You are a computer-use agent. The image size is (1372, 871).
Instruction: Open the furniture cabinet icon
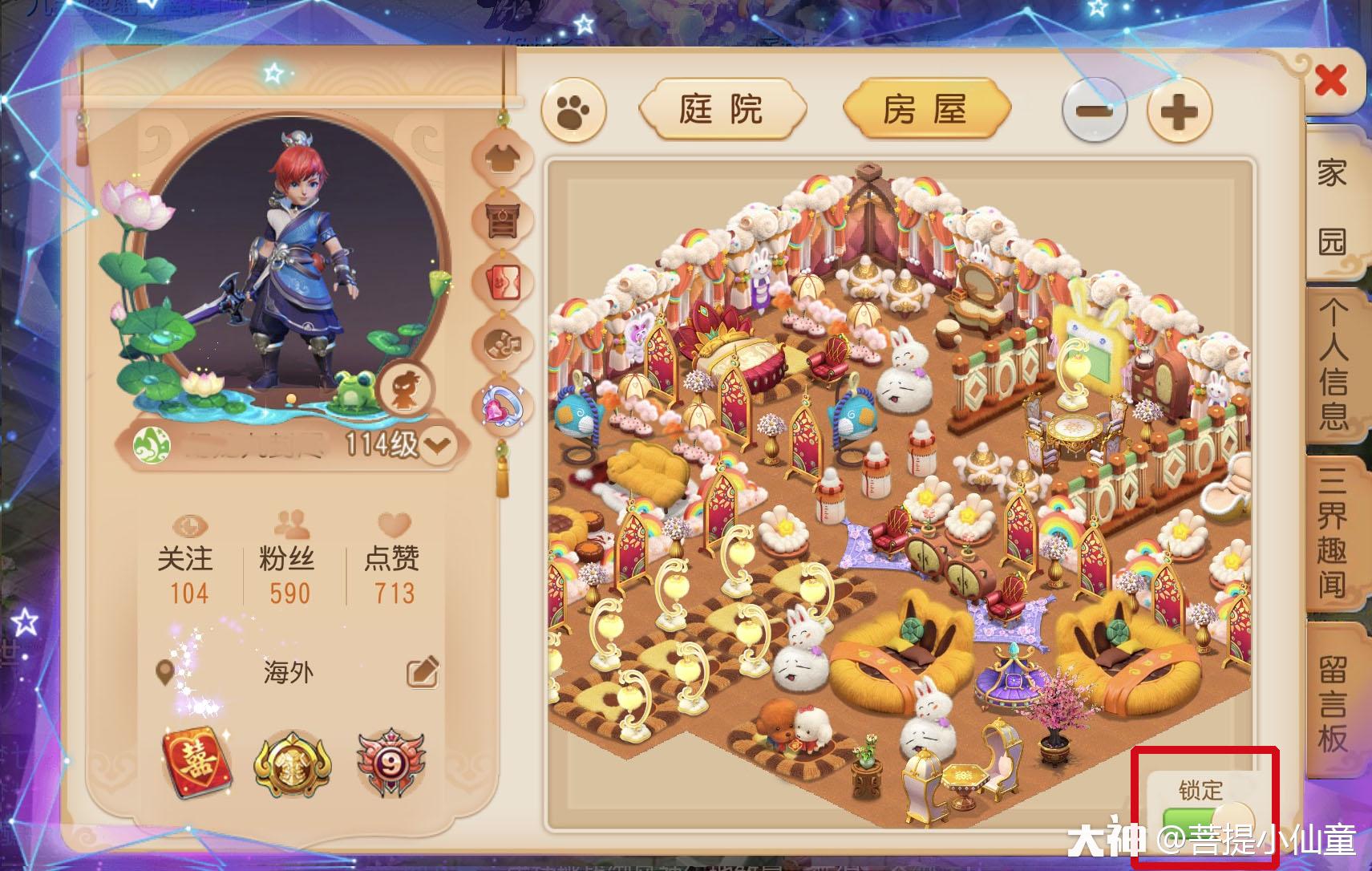tap(501, 218)
